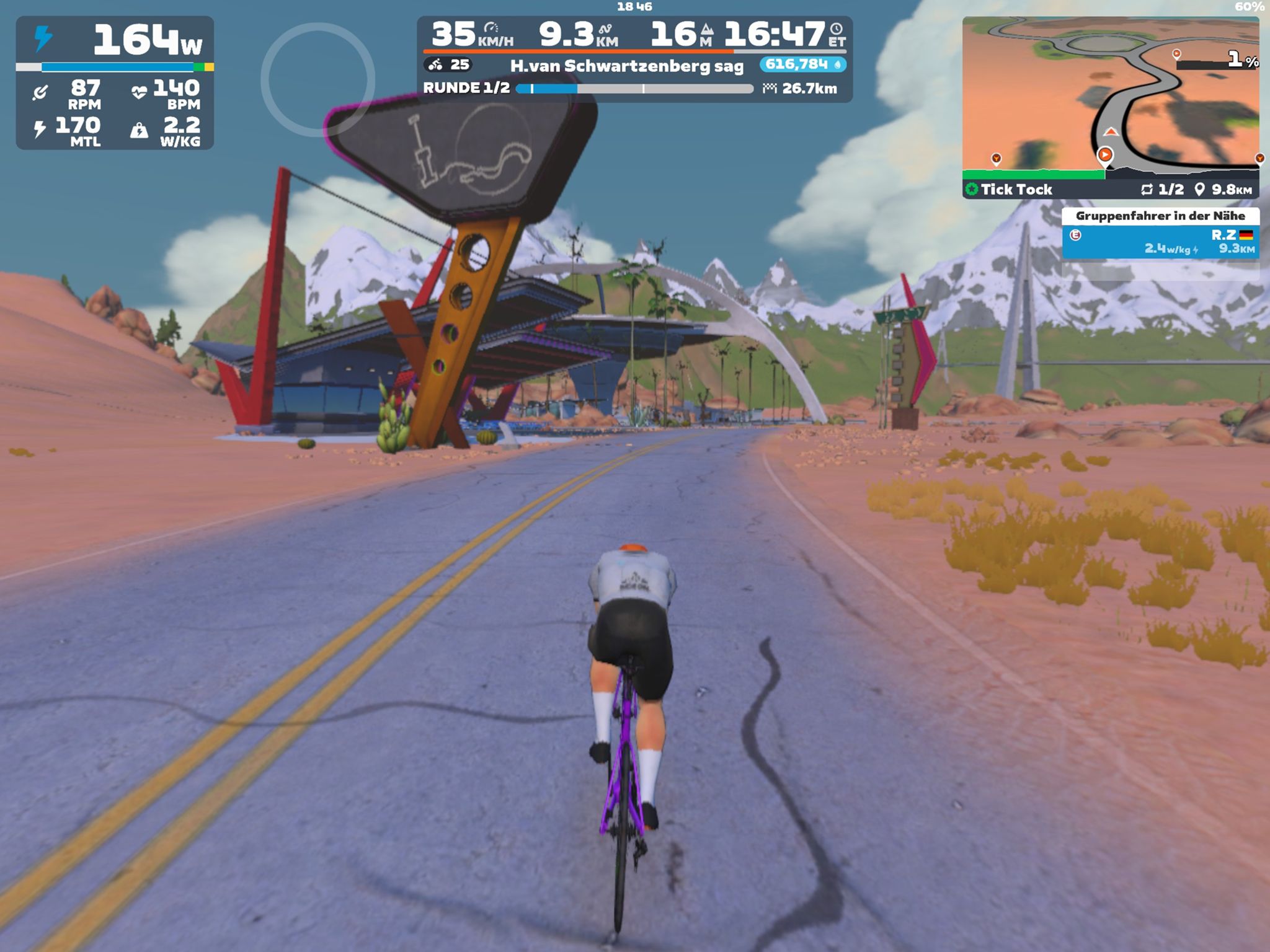Tap the empty power-up ring
The height and width of the screenshot is (952, 1270).
[x=317, y=79]
